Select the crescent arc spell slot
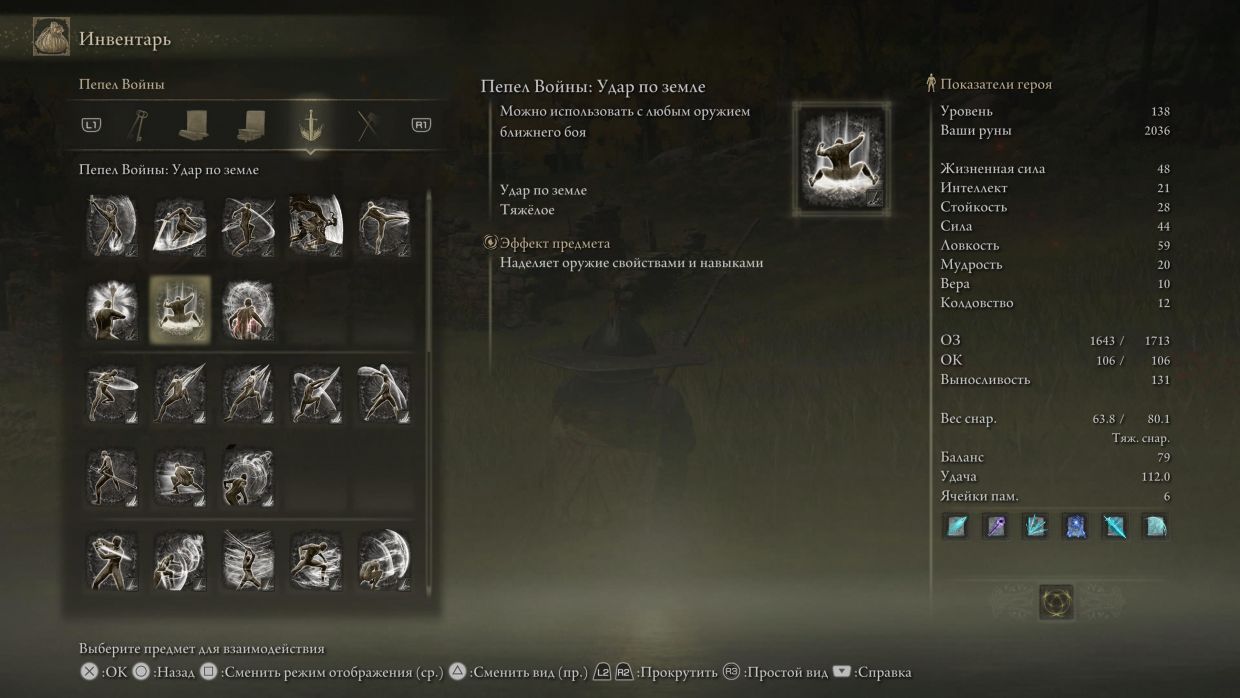The height and width of the screenshot is (698, 1240). 1154,526
